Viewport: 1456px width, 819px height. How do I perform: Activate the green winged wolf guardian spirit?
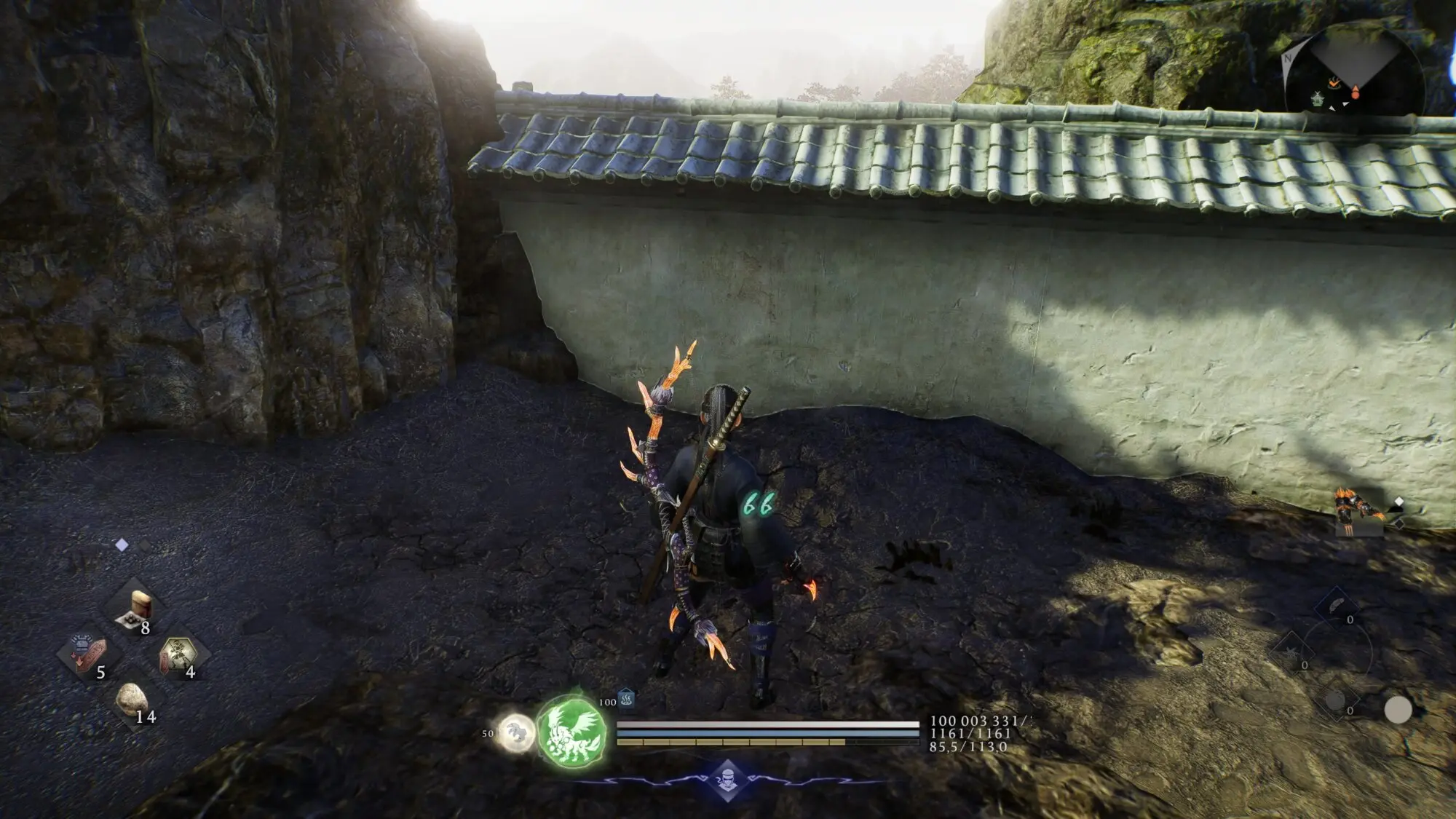point(572,730)
